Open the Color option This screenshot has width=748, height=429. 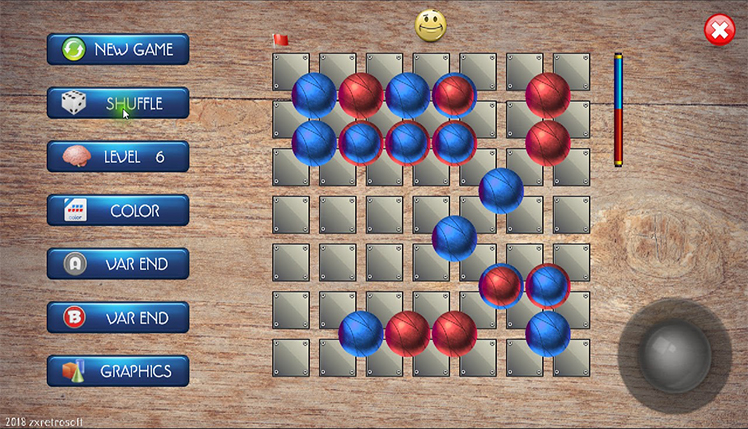pos(118,211)
